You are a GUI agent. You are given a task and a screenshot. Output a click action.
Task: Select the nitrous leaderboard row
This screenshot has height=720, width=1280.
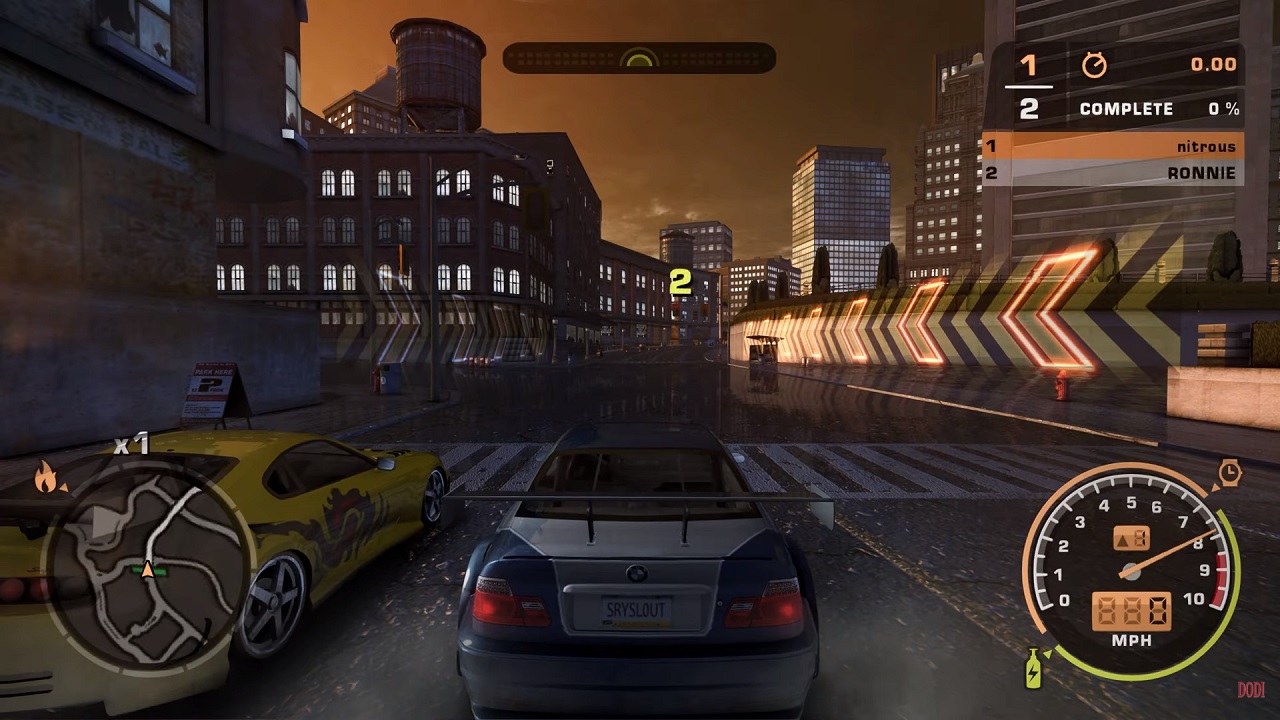[x=1112, y=146]
